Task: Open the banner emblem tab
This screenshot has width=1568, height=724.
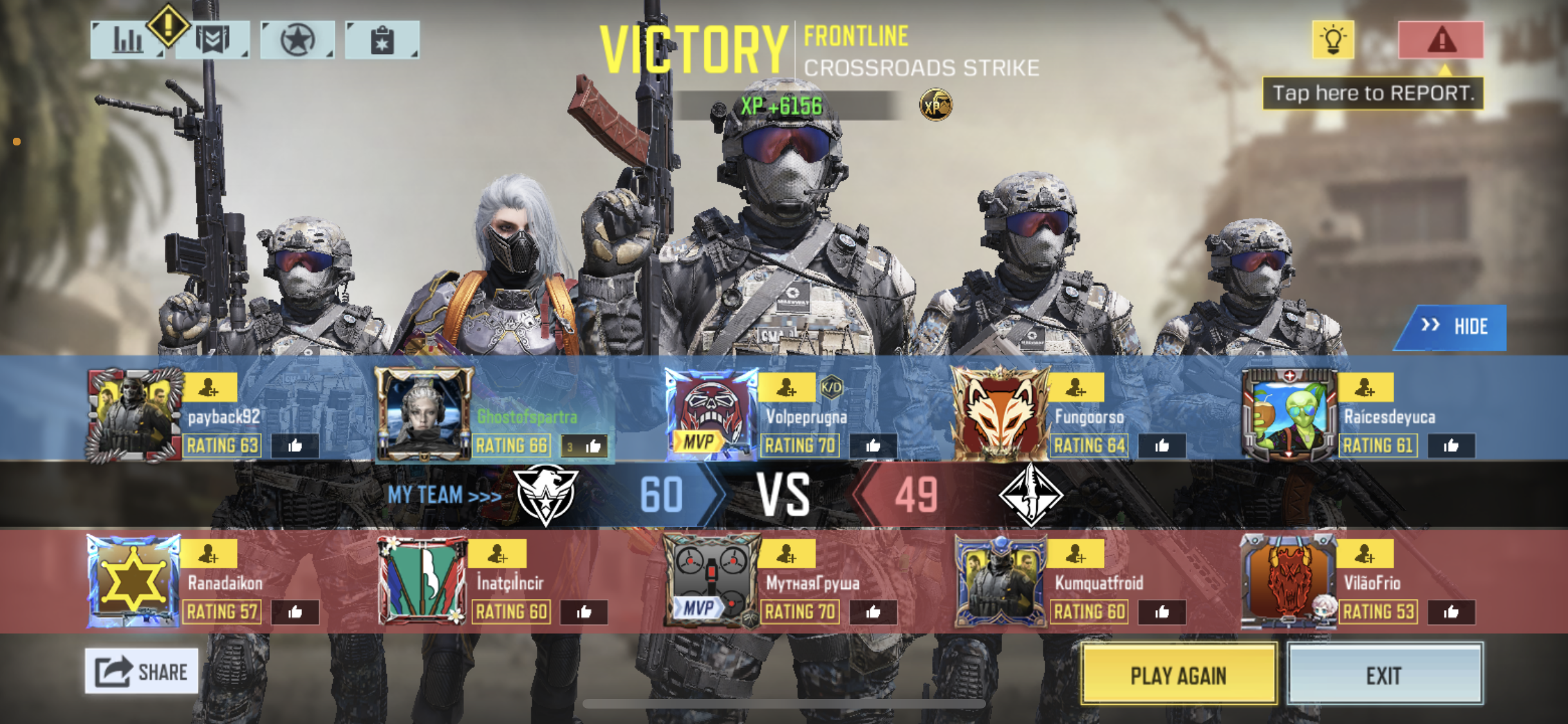Action: click(212, 41)
